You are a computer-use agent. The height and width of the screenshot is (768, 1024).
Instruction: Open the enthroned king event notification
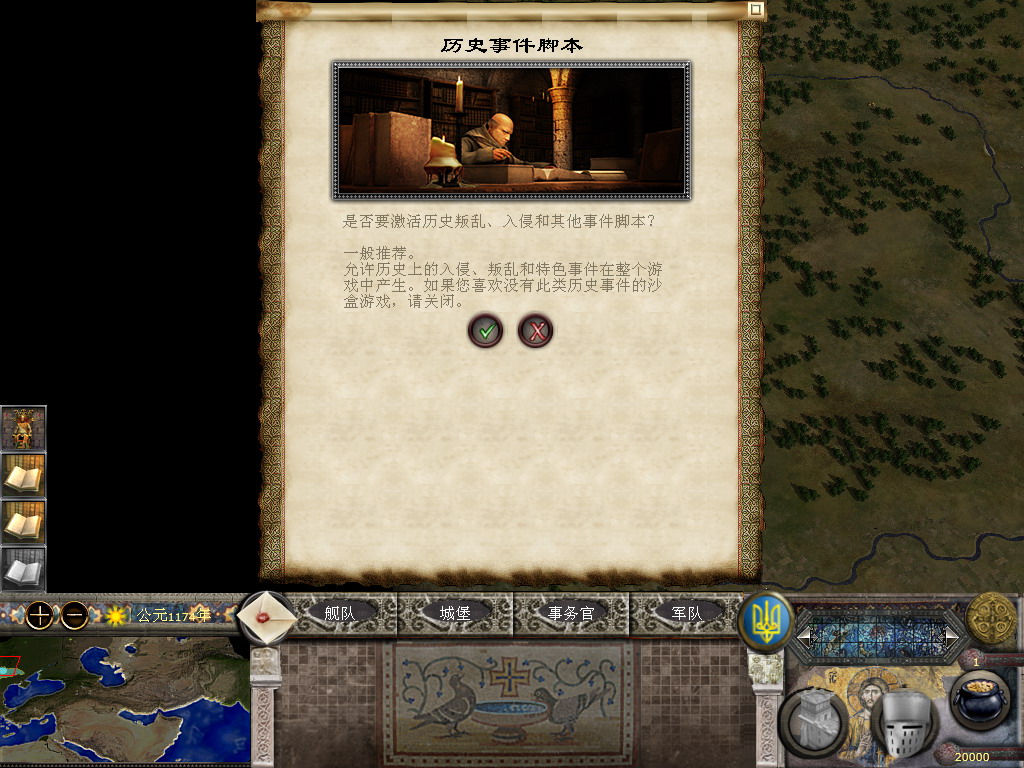click(23, 429)
